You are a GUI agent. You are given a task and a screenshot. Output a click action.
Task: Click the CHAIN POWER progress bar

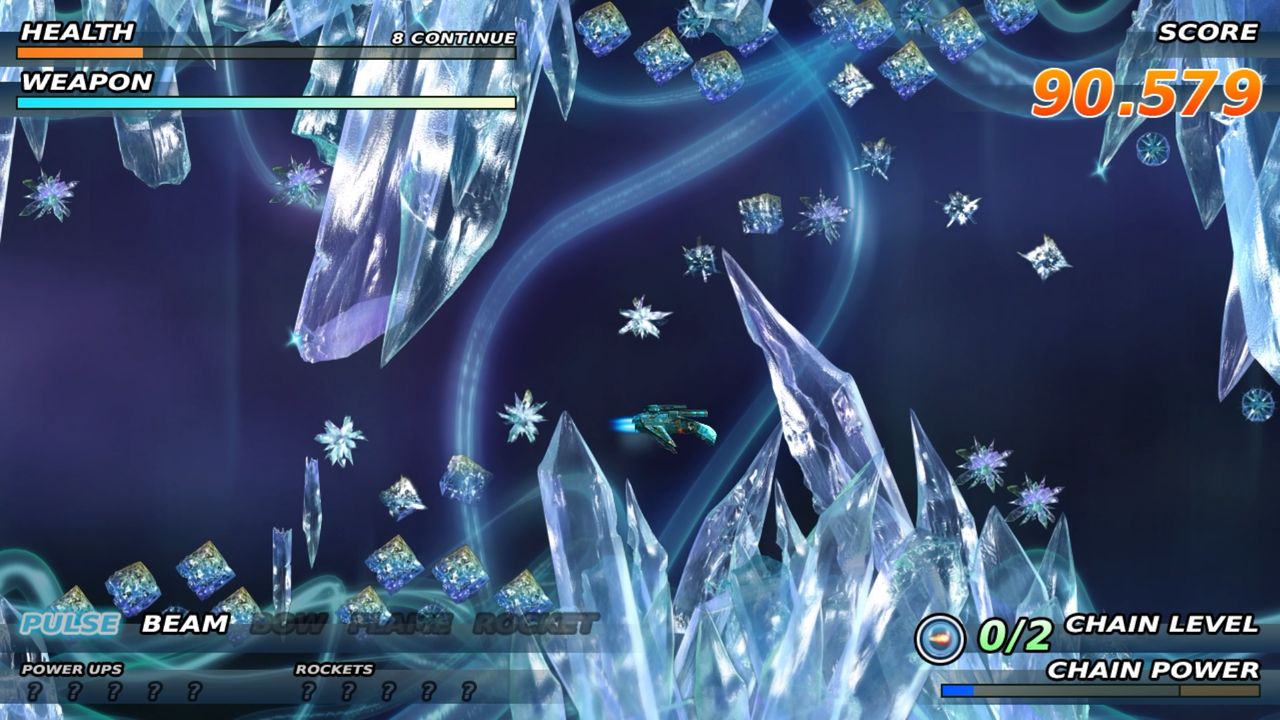click(x=1100, y=688)
